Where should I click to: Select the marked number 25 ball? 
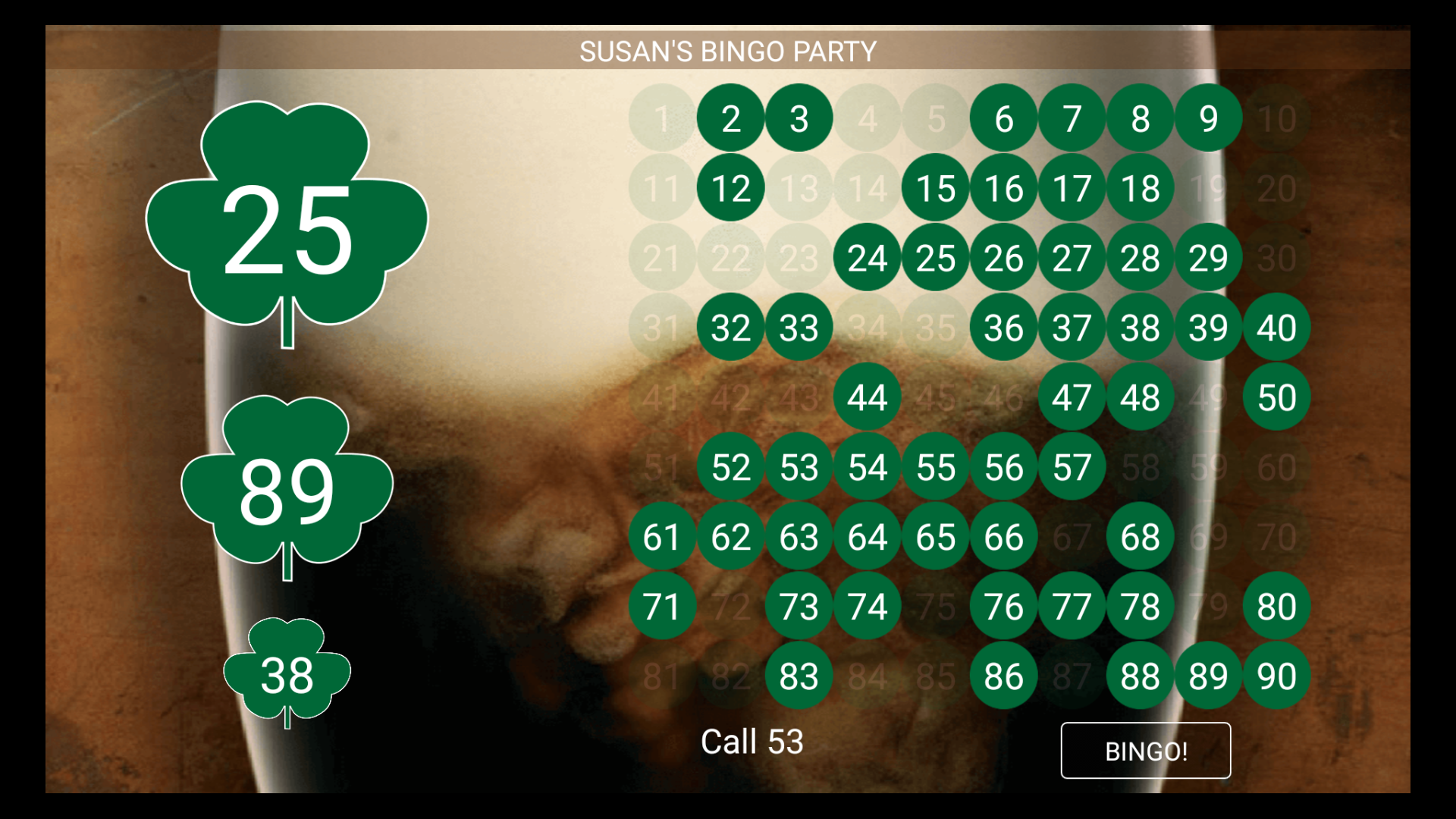pyautogui.click(x=935, y=259)
